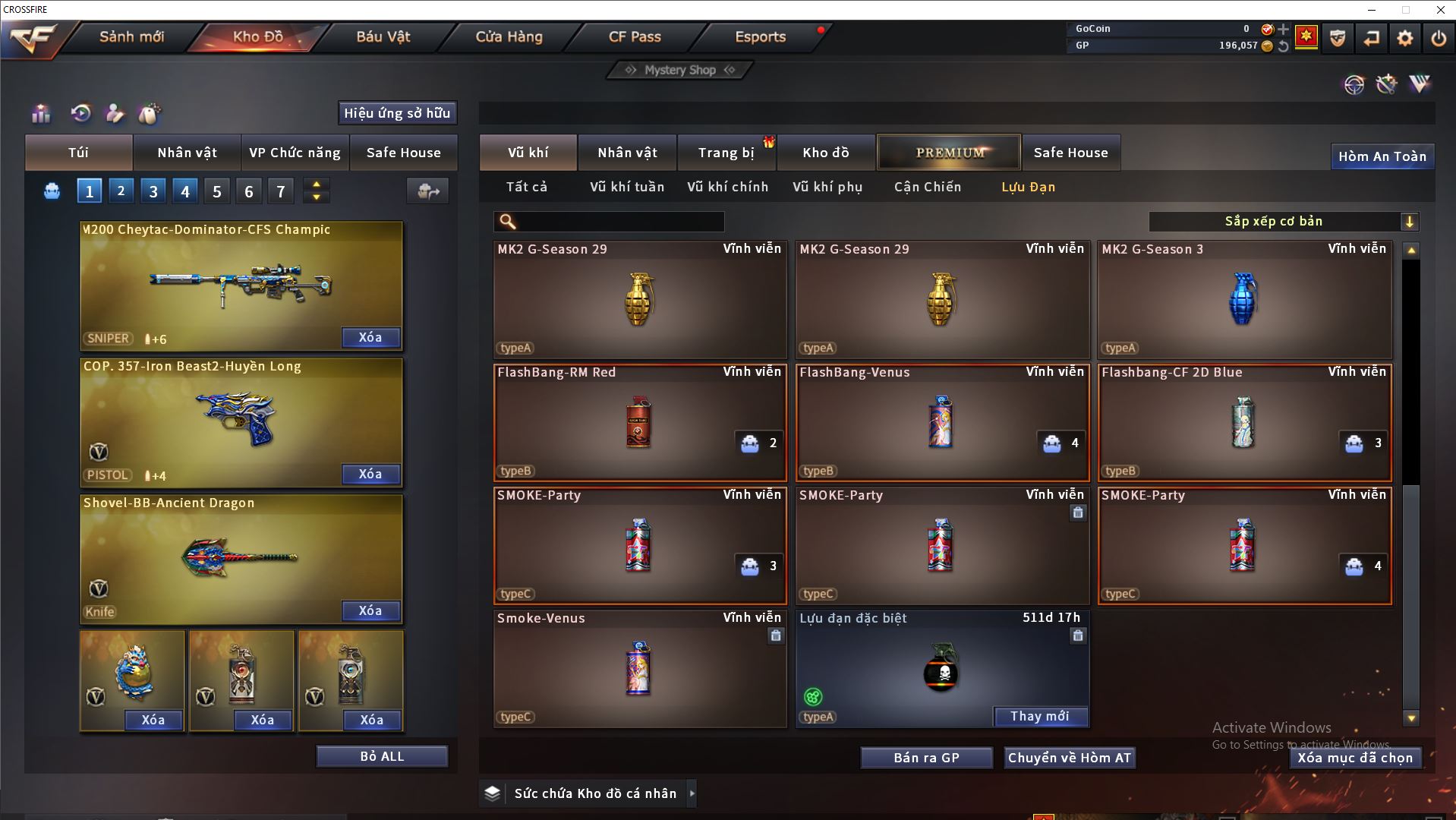Open the Sắp xếp cơ bản sort dropdown
The width and height of the screenshot is (1456, 820).
[x=1283, y=222]
